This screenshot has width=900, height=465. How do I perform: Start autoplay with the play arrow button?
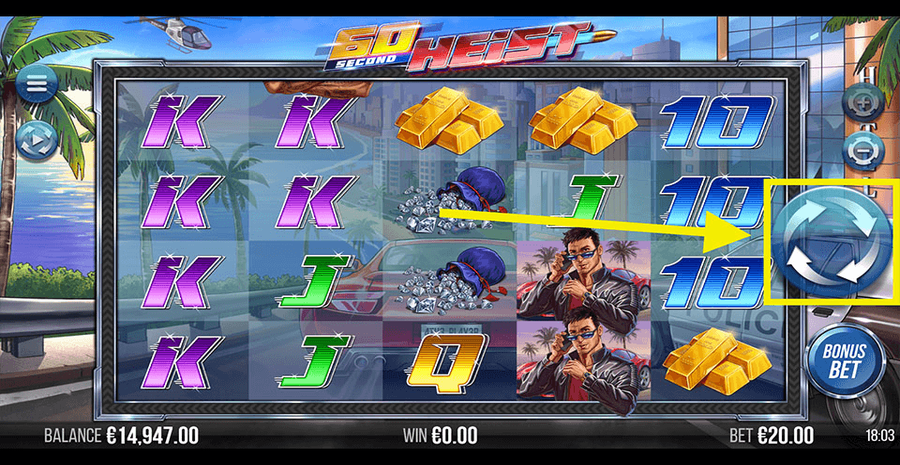point(36,142)
